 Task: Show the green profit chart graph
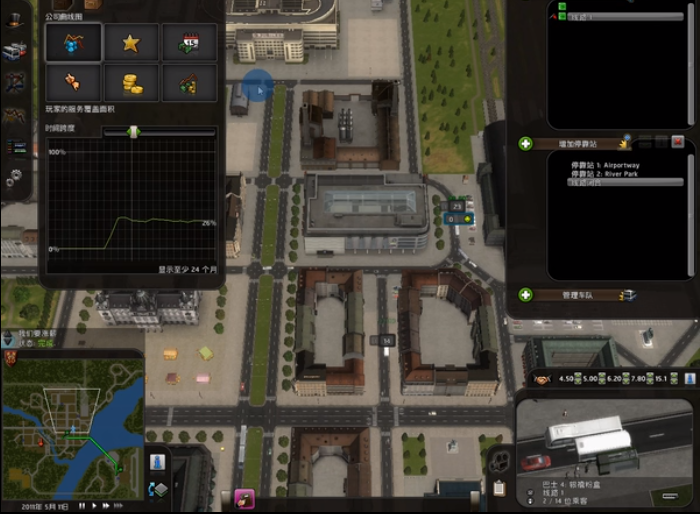point(189,83)
